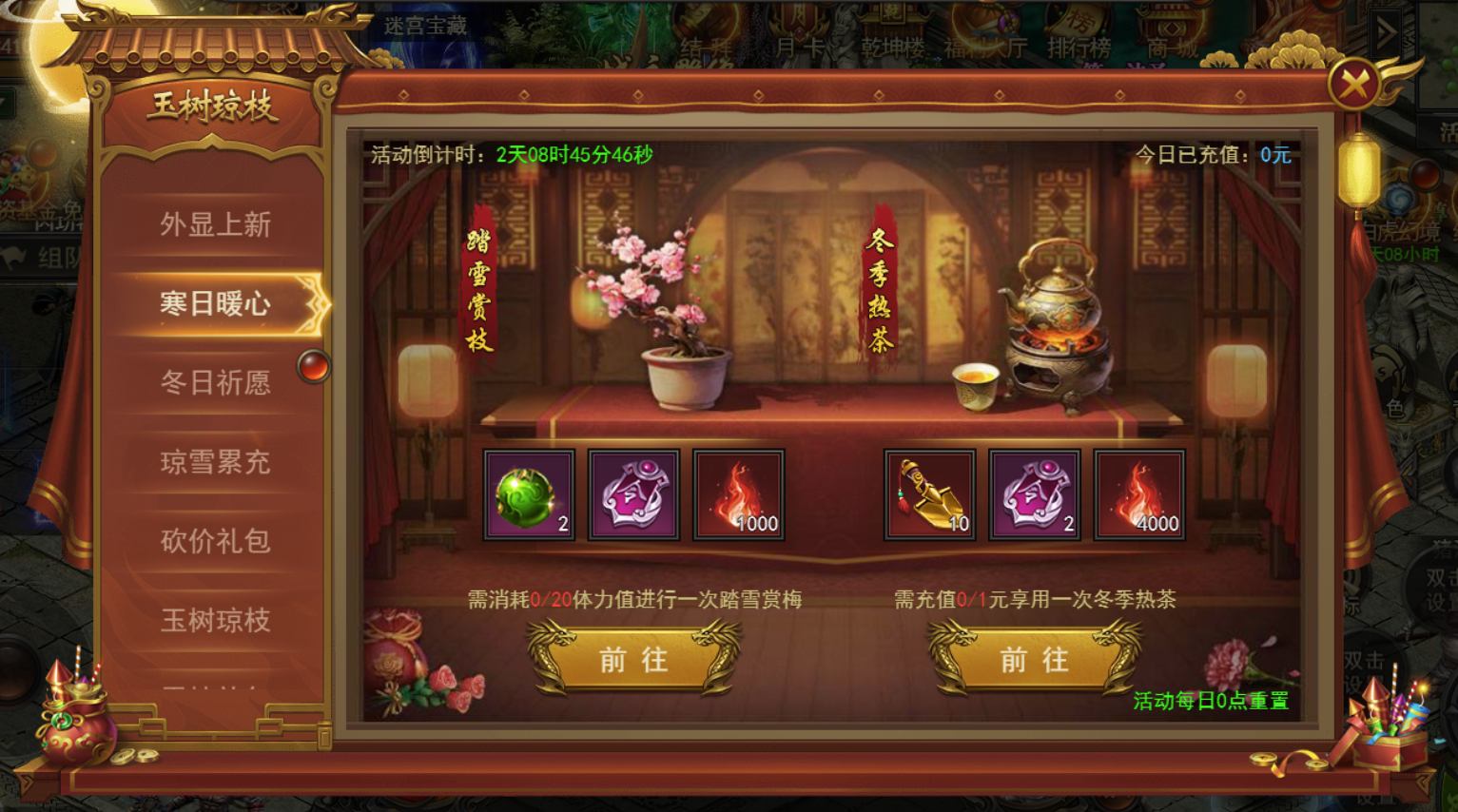Click the 4000 flame reward icon
Screen dimensions: 1458x812
click(1139, 493)
